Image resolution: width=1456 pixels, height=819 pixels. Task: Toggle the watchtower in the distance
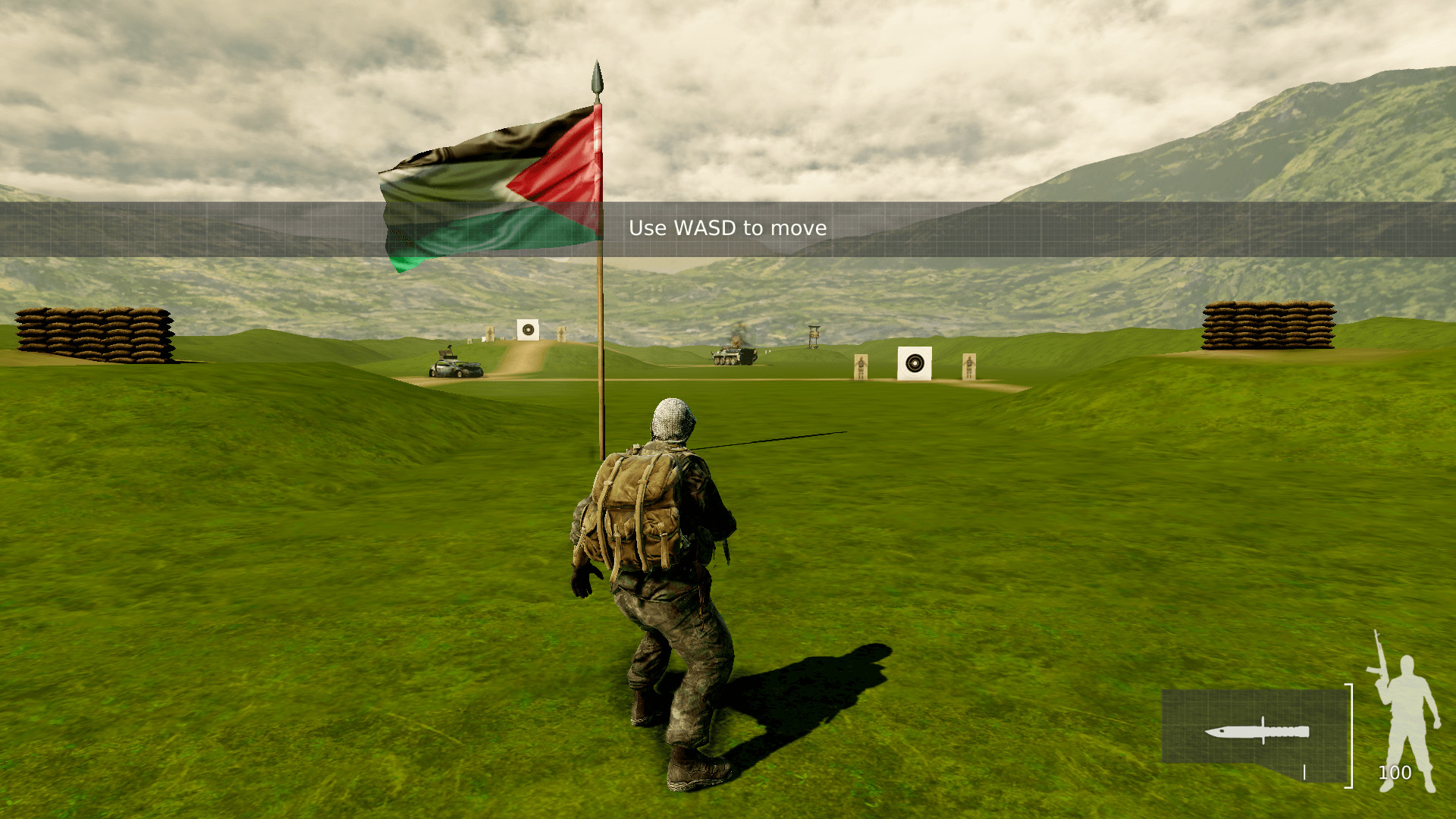[814, 335]
